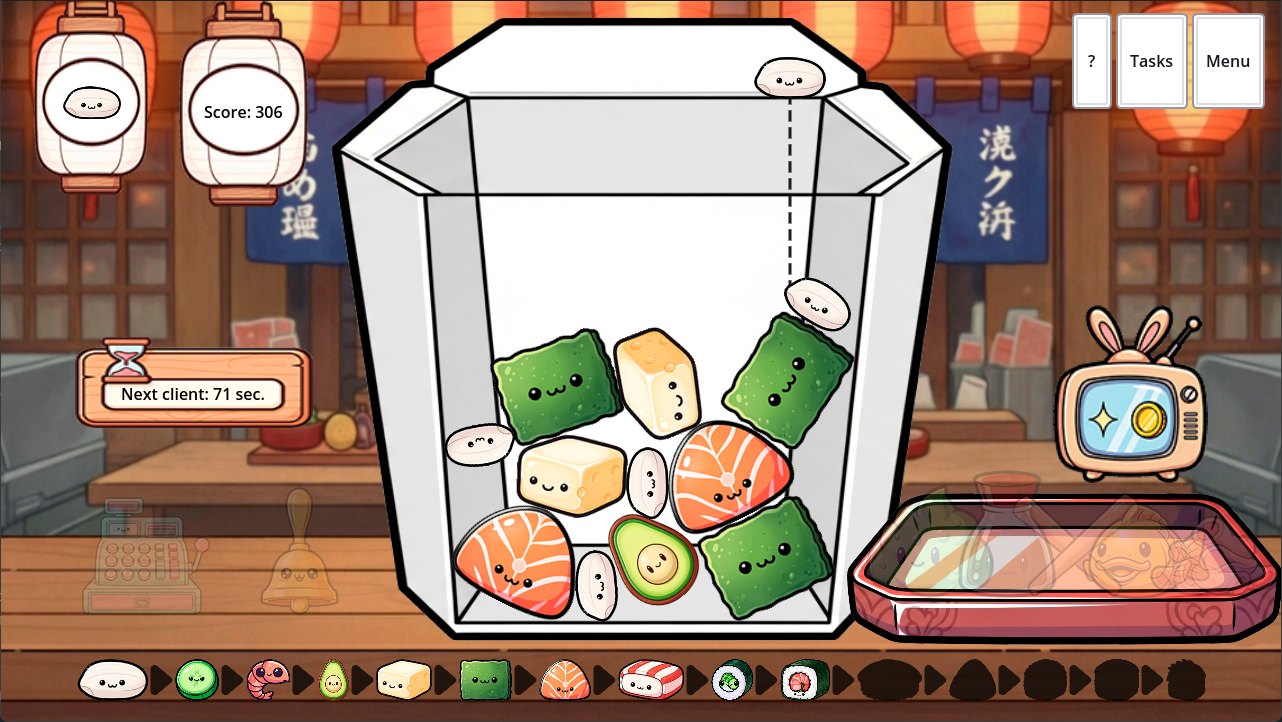View the Tasks list

[x=1151, y=61]
